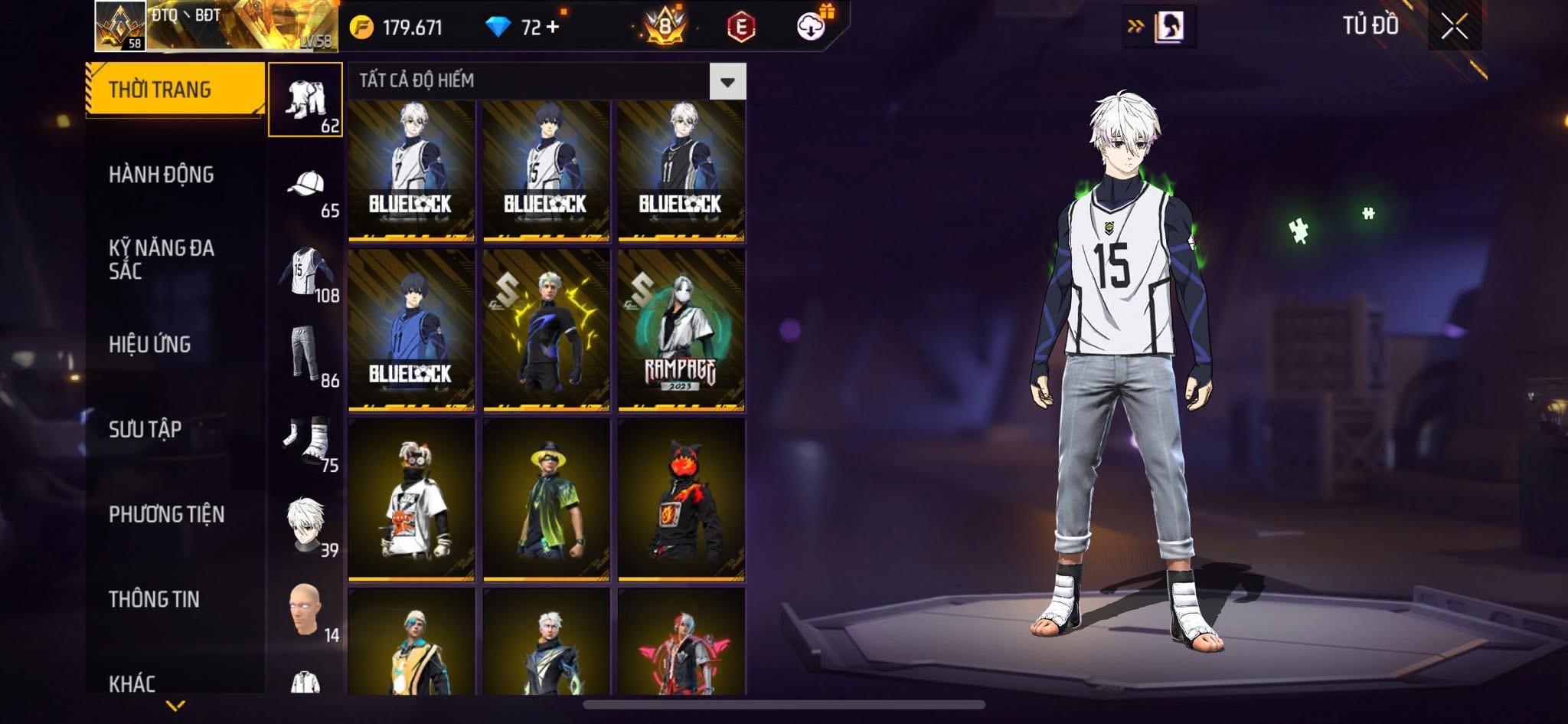Viewport: 1568px width, 724px height.
Task: Choose the cap headwear category
Action: coord(306,185)
